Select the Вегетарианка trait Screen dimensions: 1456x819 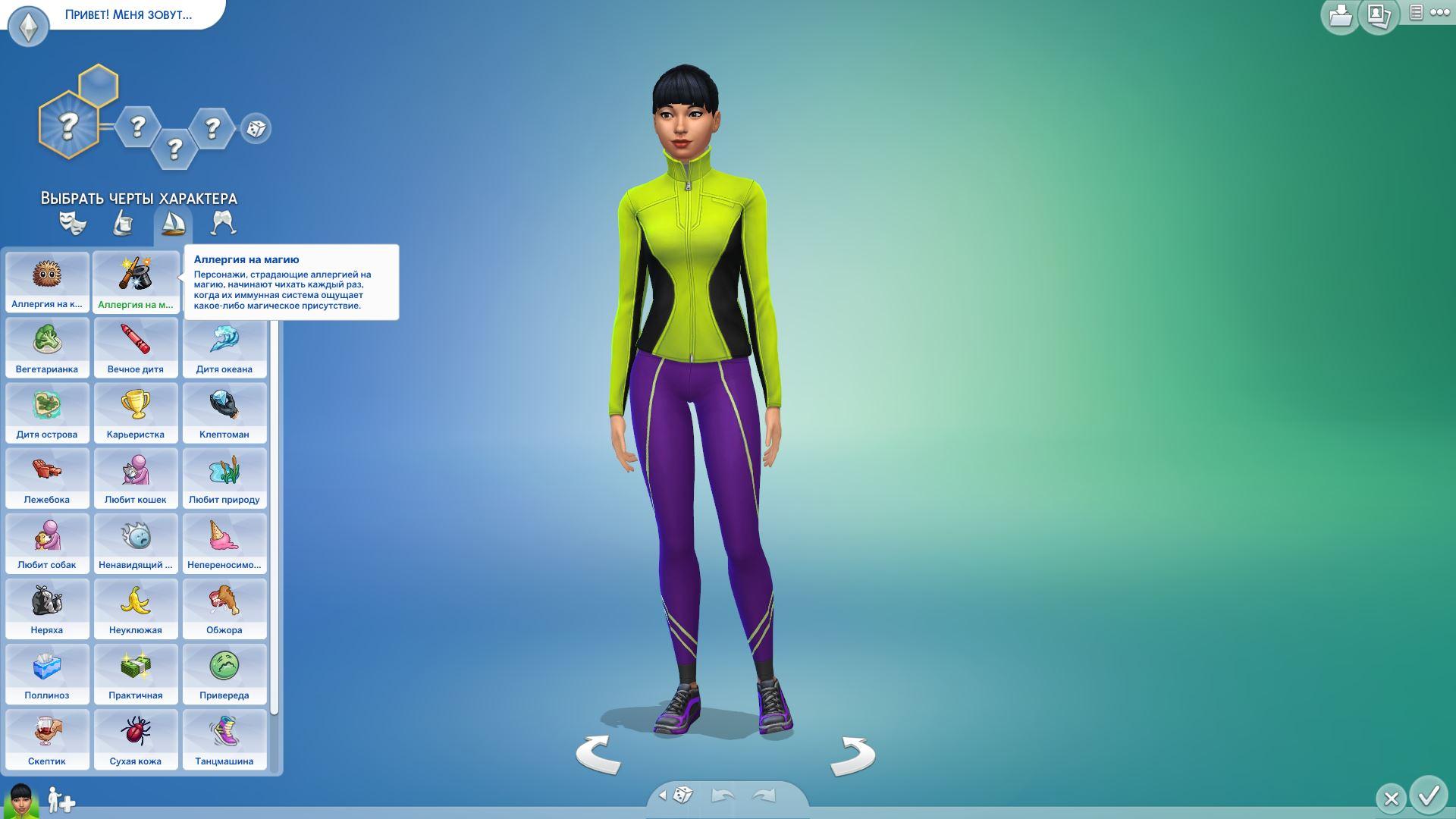pos(47,347)
